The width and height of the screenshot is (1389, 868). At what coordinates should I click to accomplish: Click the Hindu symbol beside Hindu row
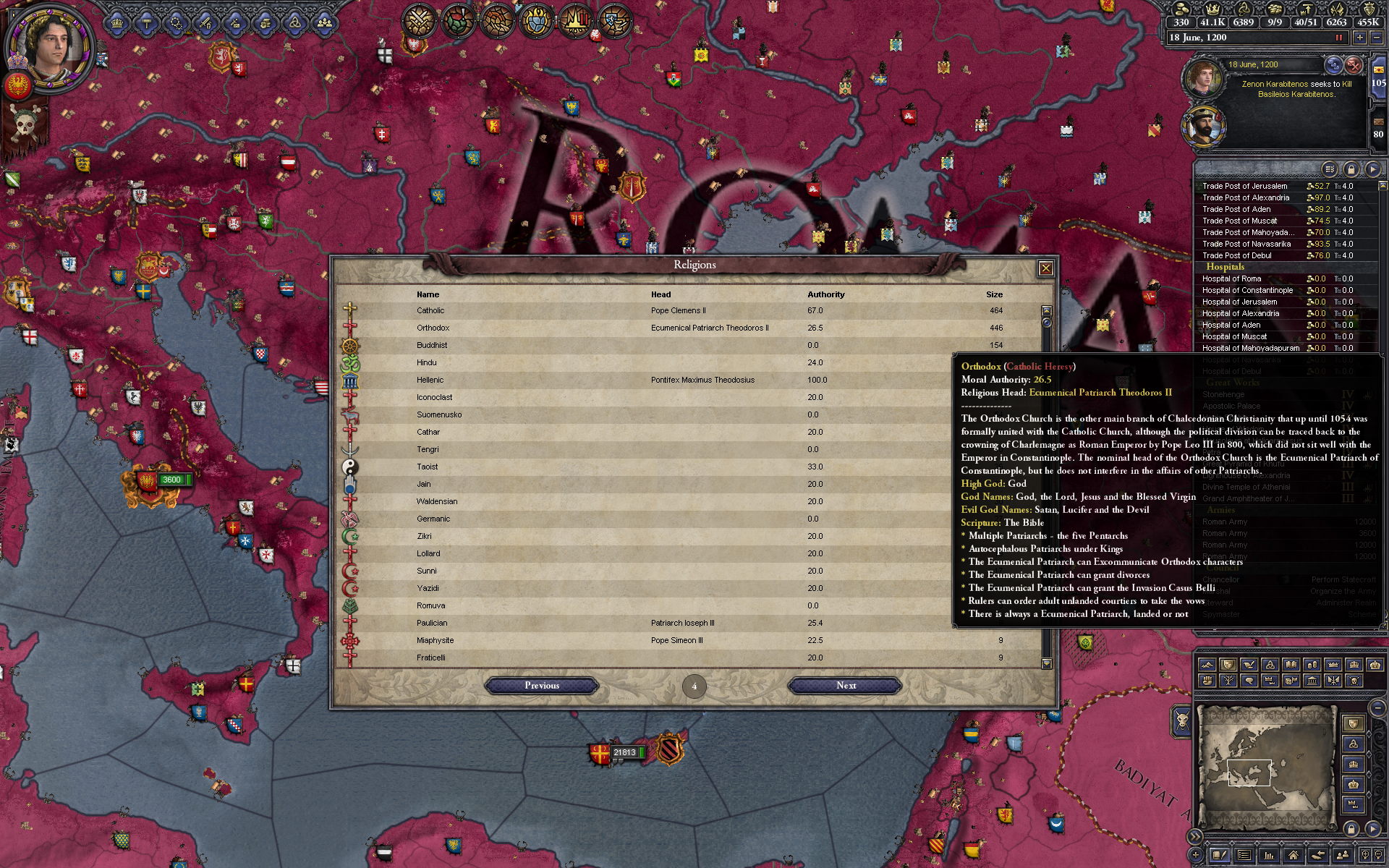pos(352,362)
